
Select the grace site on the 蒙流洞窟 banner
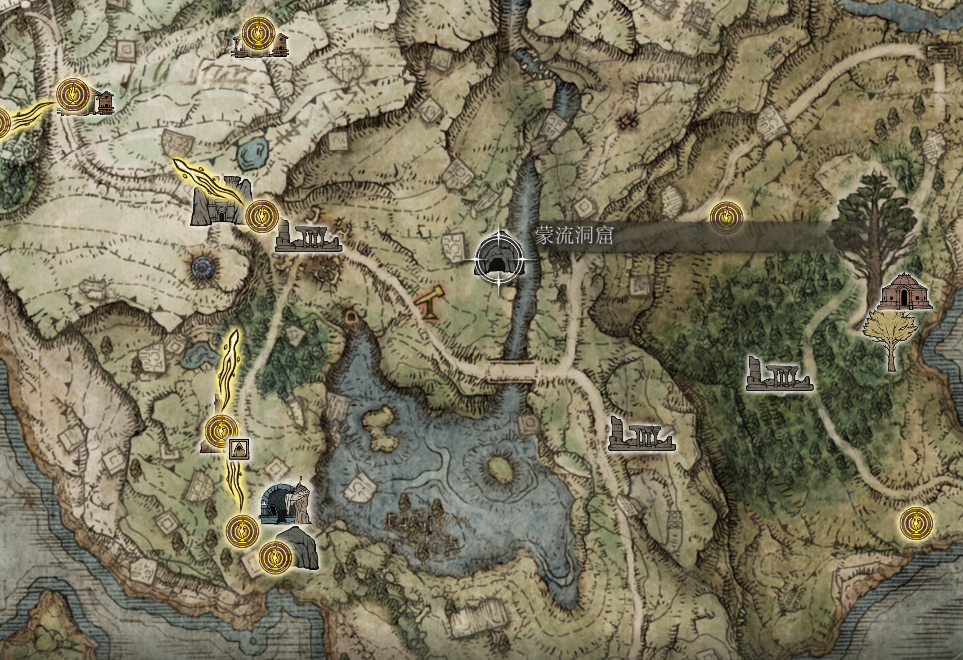click(727, 215)
